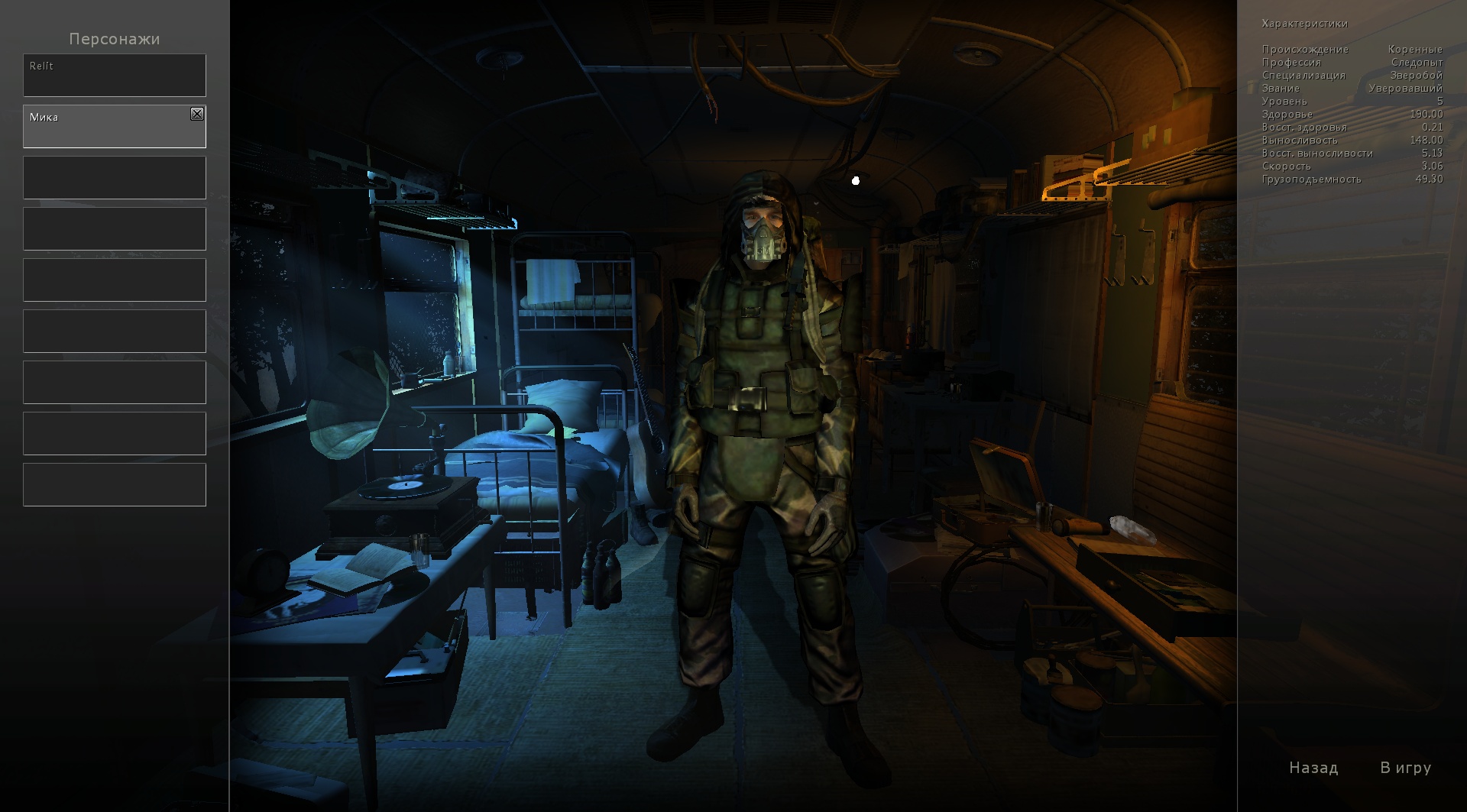
Task: Enter the game with В игру
Action: (1405, 768)
